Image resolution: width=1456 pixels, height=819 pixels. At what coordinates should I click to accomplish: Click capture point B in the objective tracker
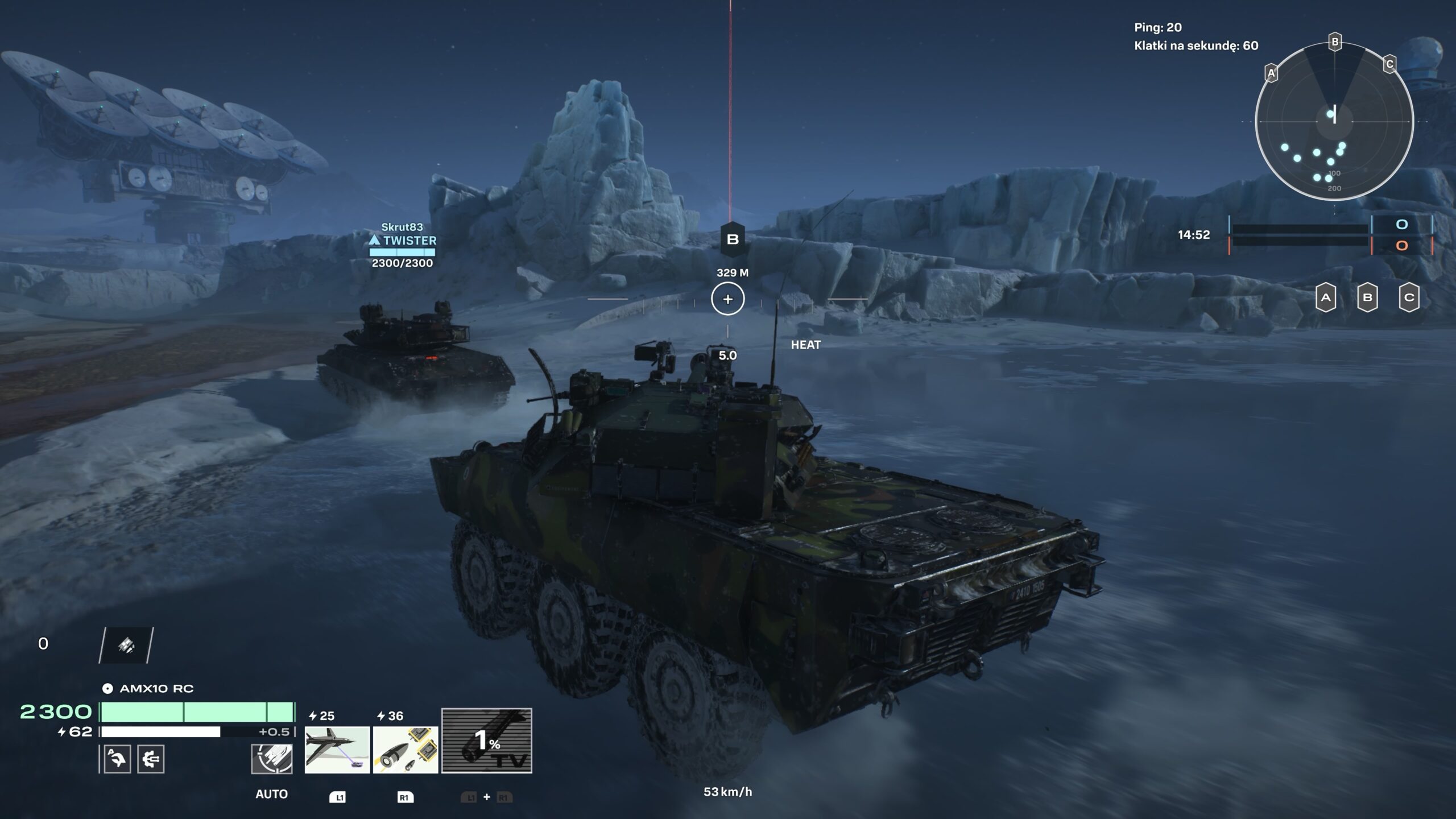[x=1367, y=297]
